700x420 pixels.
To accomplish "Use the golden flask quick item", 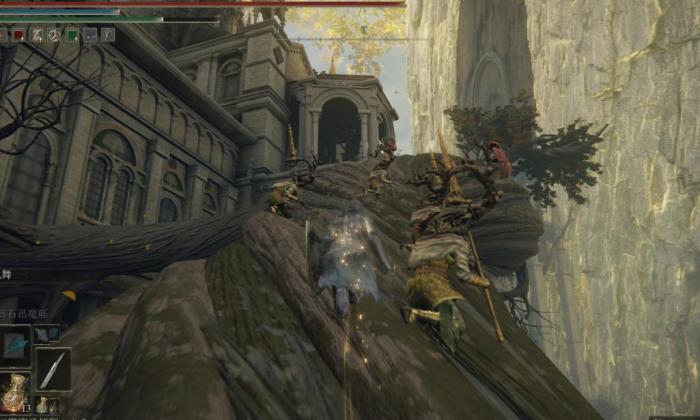I will coord(14,394).
